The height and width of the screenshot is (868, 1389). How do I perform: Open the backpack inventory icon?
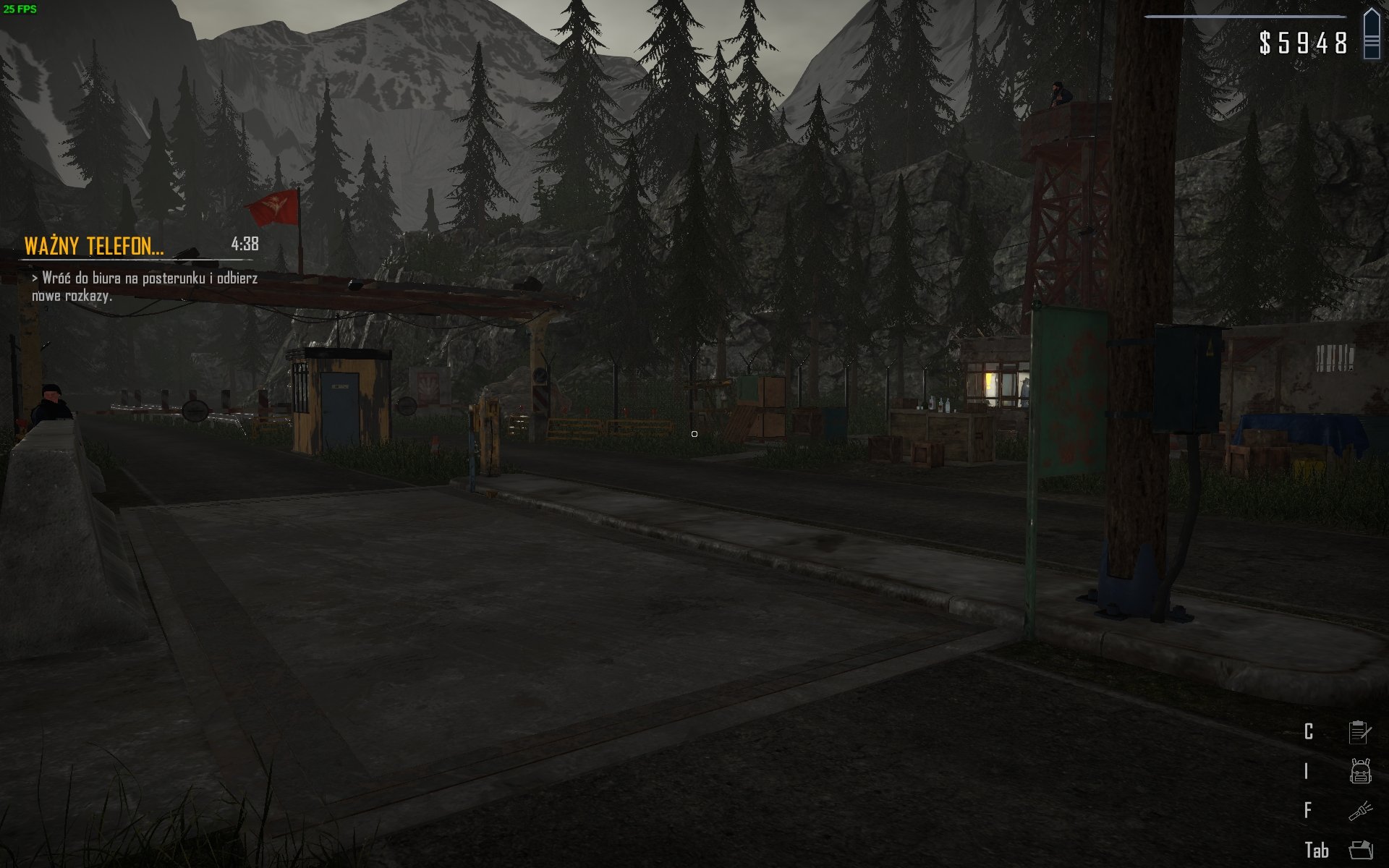coord(1360,771)
